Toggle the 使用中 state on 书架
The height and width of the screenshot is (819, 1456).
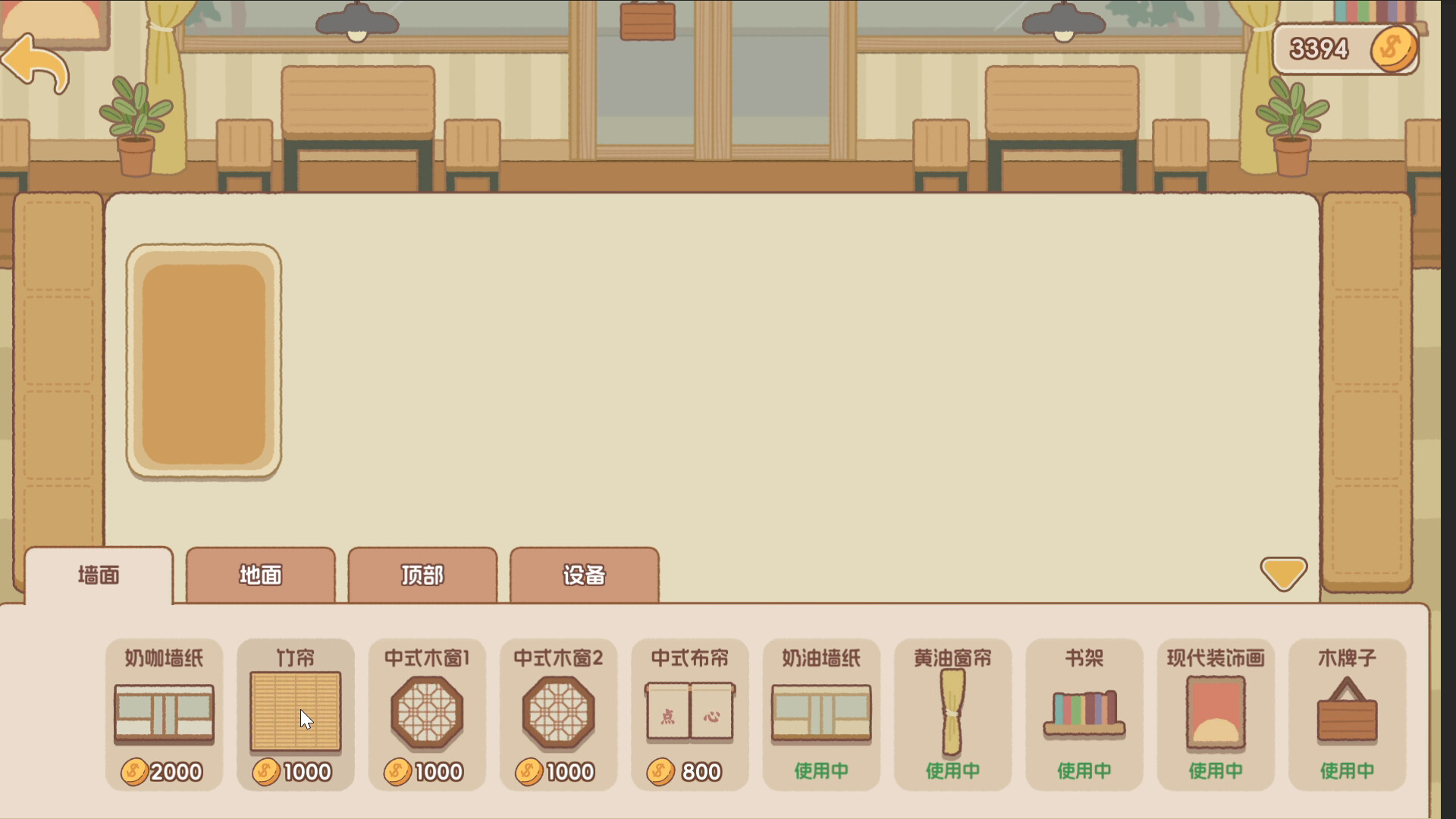pyautogui.click(x=1084, y=769)
